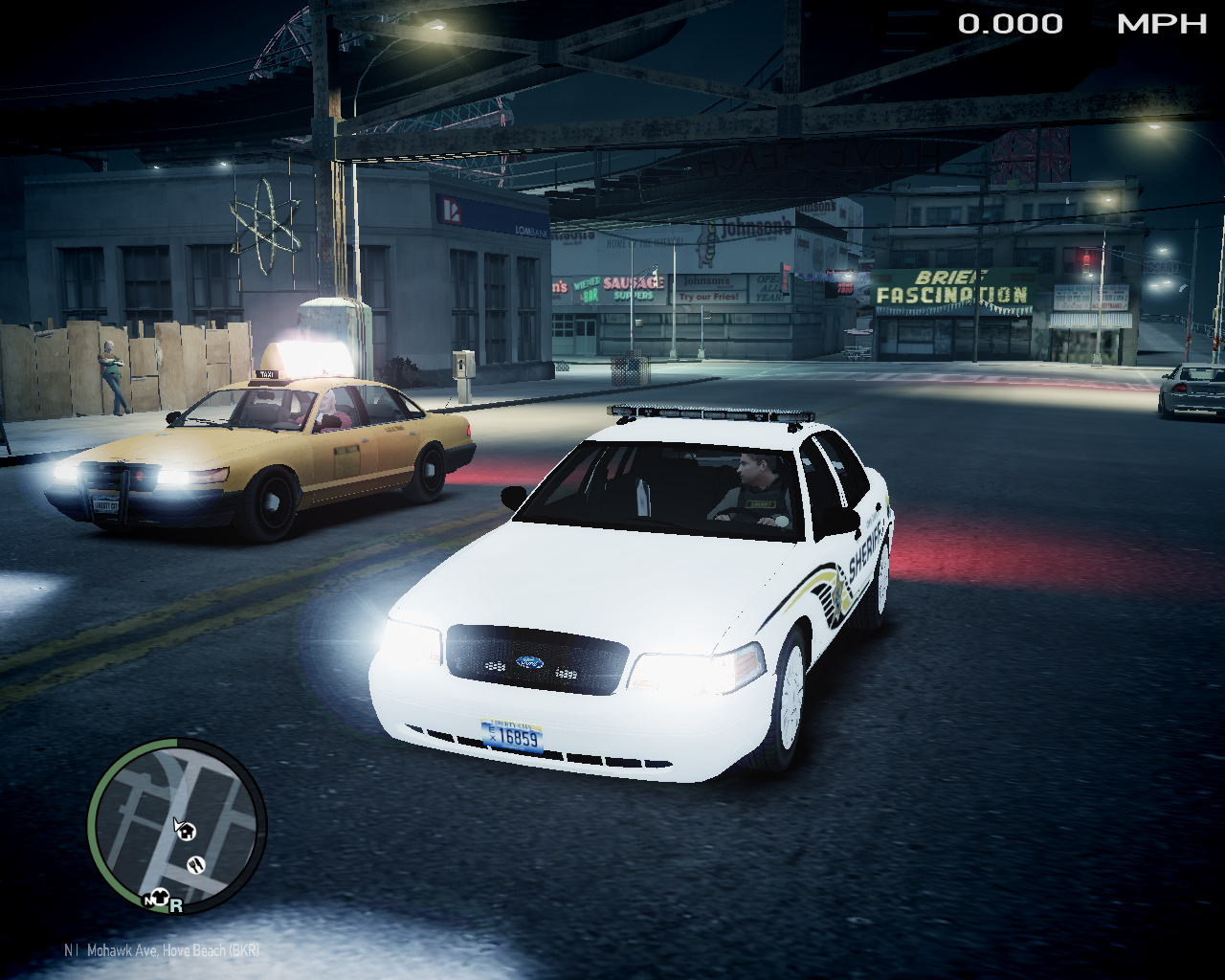Click the blue R marker on the minimap
The width and height of the screenshot is (1225, 980).
[x=176, y=905]
